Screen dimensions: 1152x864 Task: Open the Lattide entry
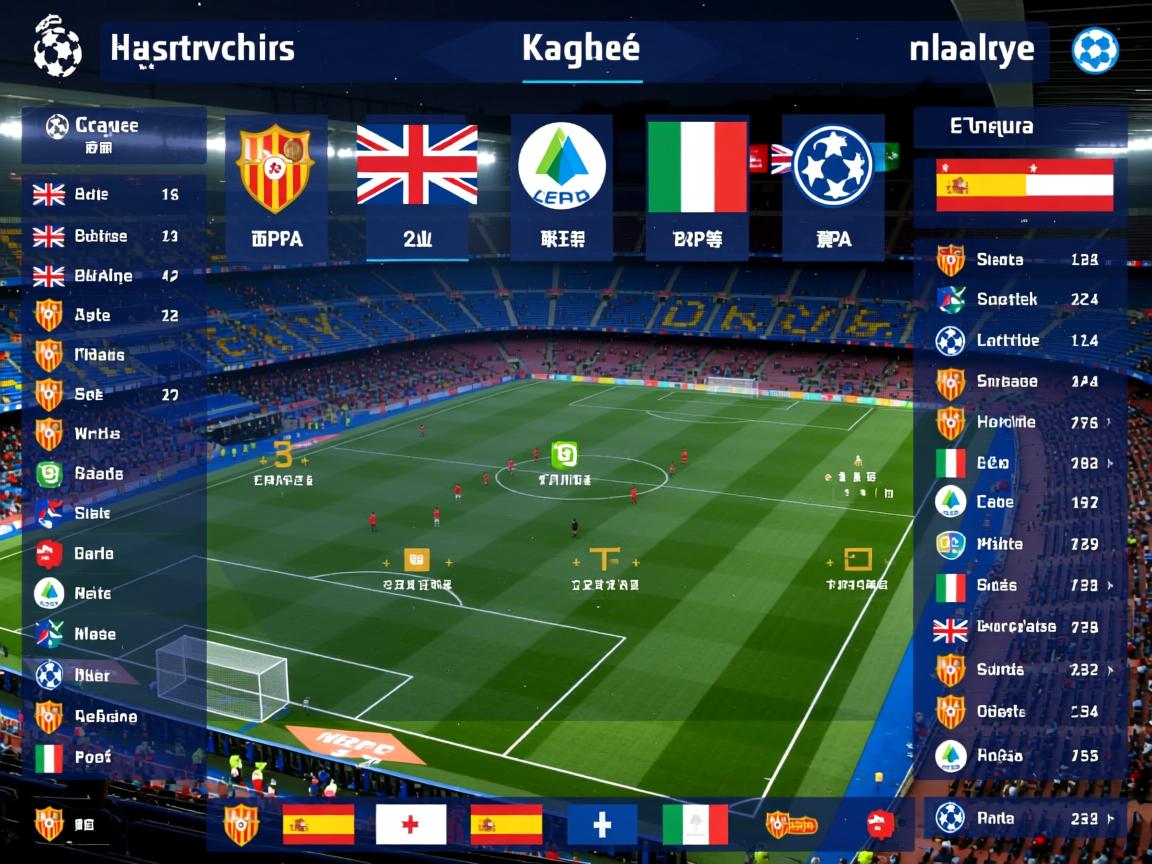(1020, 341)
